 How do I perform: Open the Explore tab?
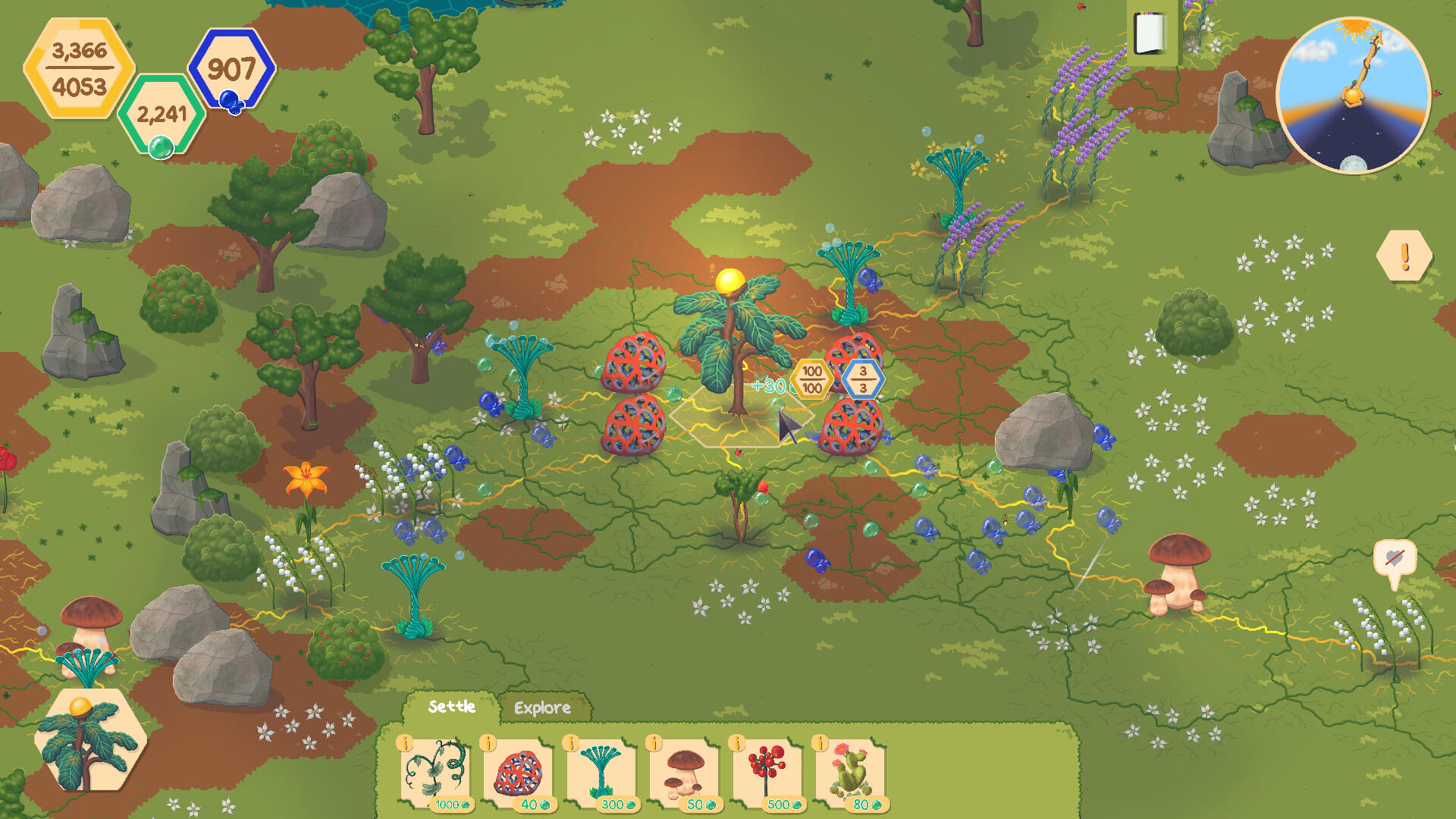(x=542, y=708)
